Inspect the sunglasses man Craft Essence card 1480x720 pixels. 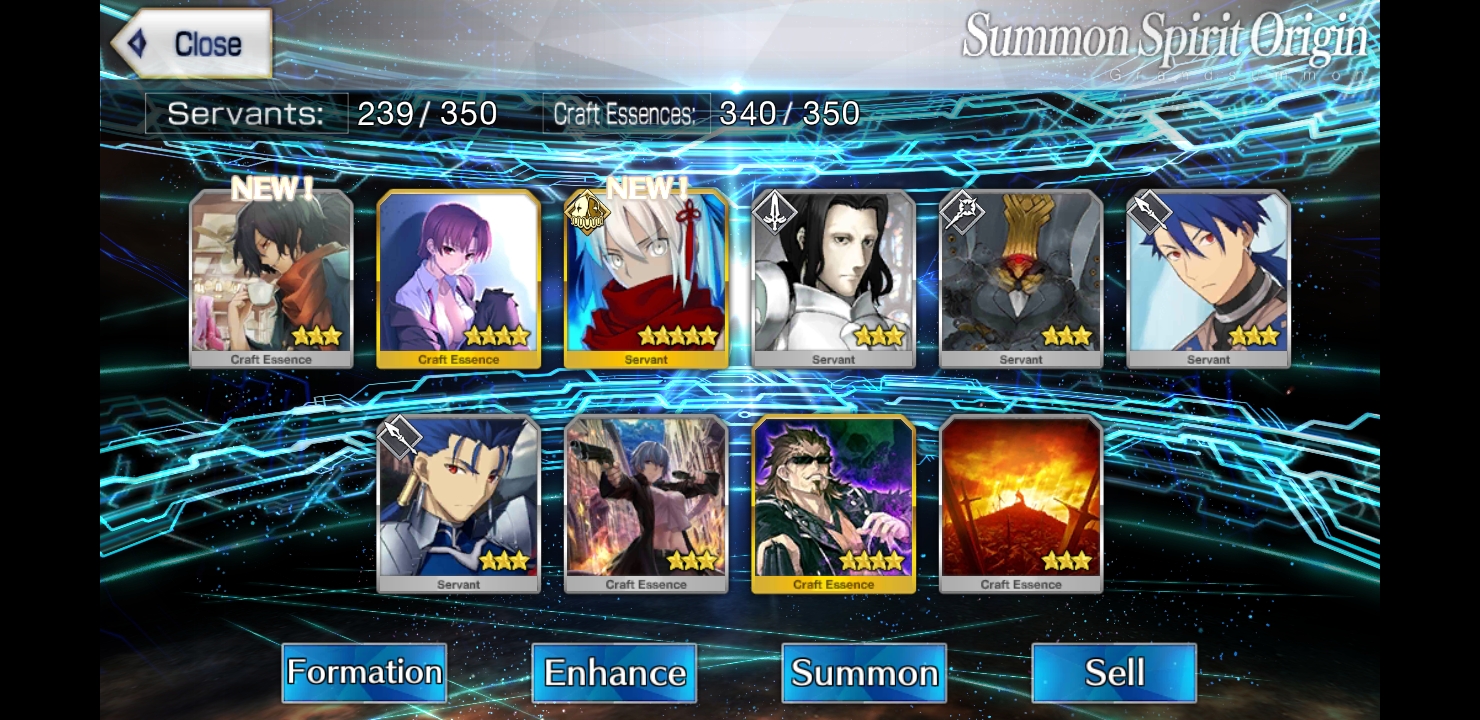coord(834,504)
